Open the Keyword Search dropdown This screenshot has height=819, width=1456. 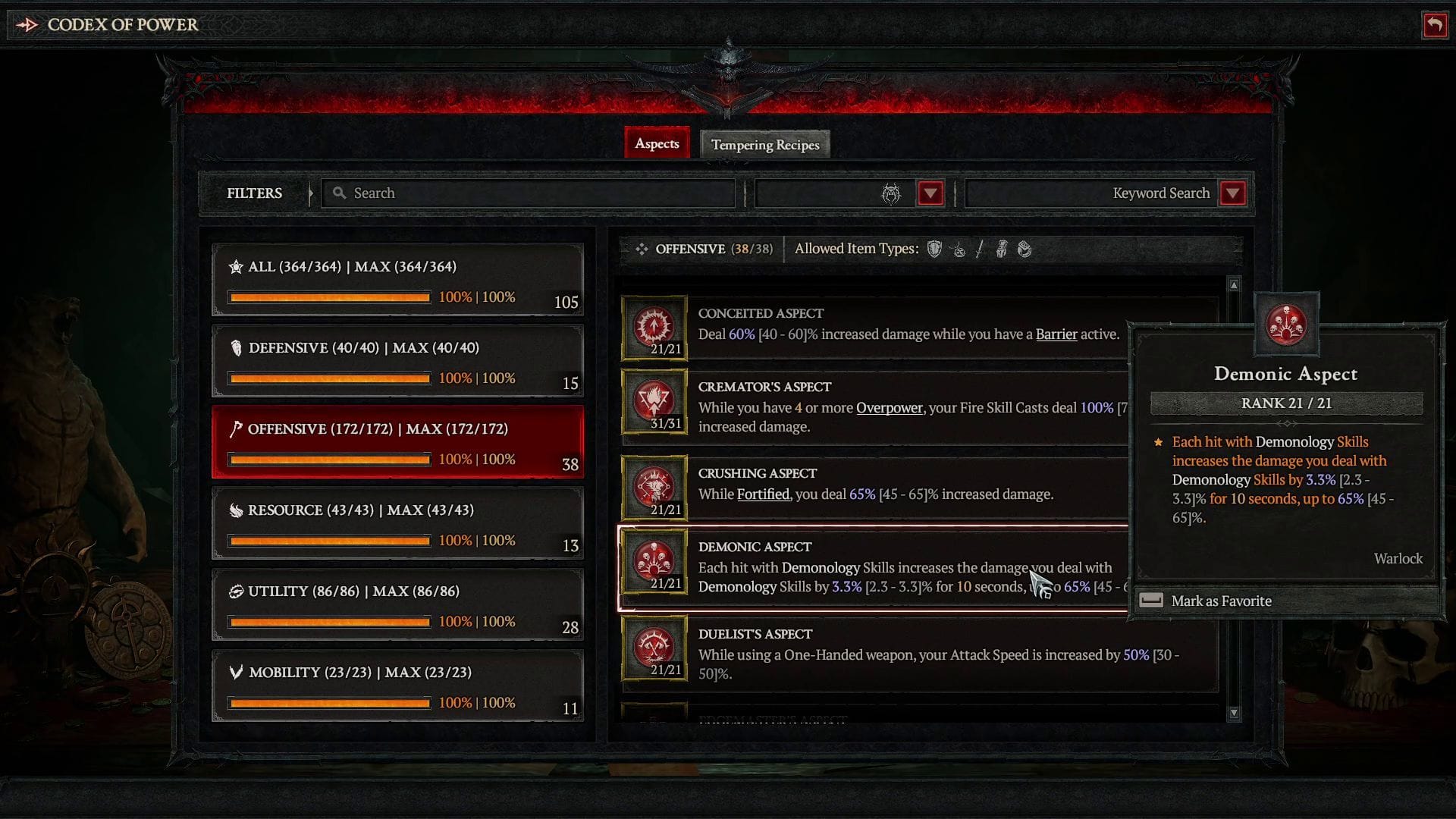[1233, 193]
